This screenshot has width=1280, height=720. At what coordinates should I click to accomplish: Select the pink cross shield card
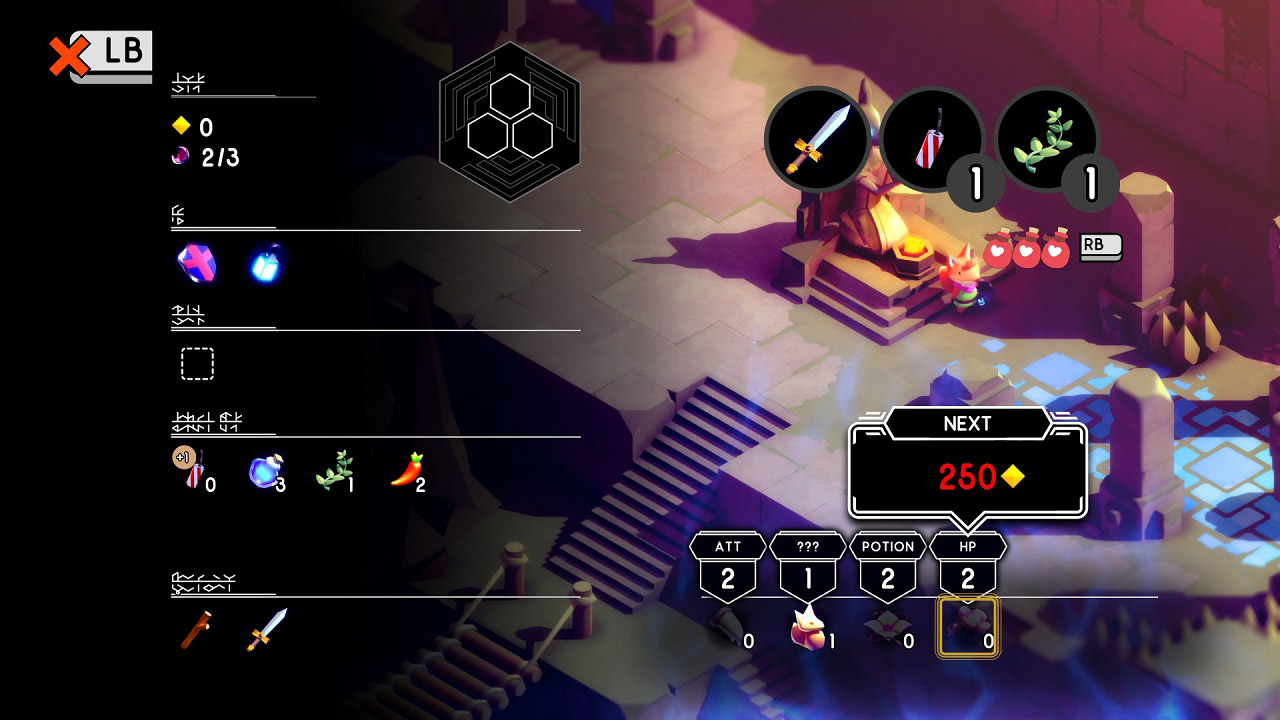pos(196,263)
